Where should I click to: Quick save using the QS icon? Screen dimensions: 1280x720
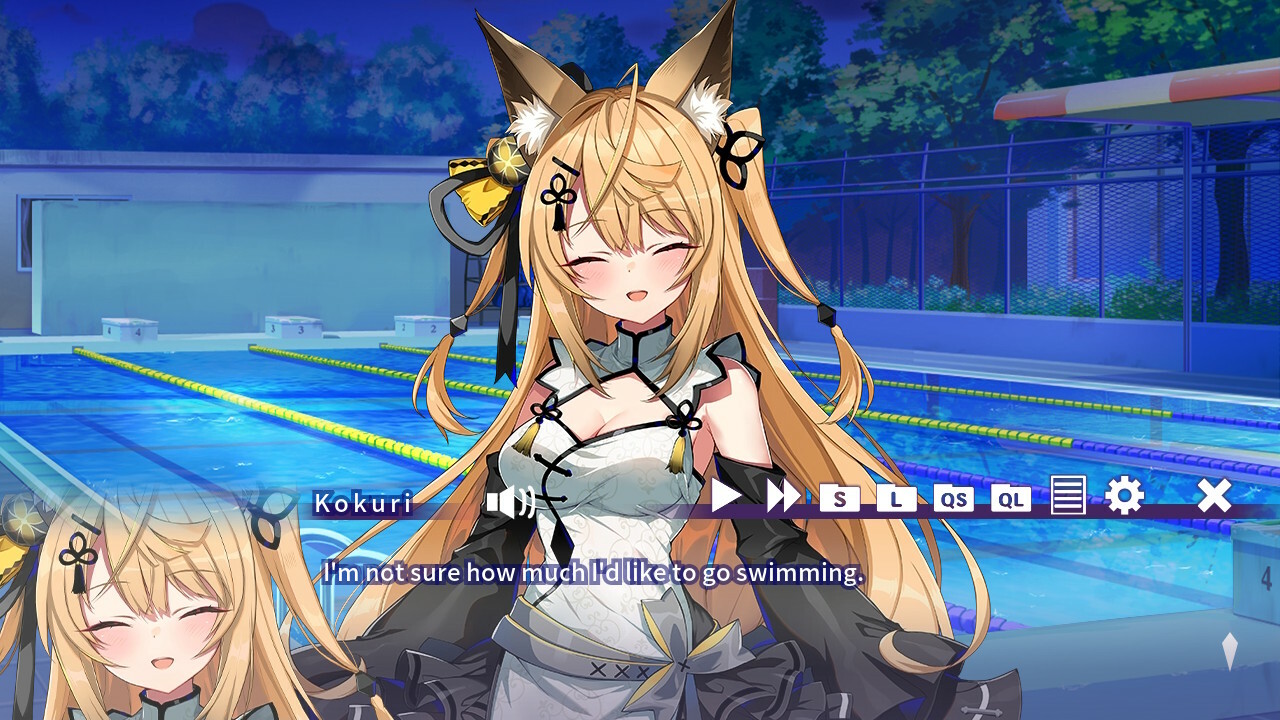(954, 499)
